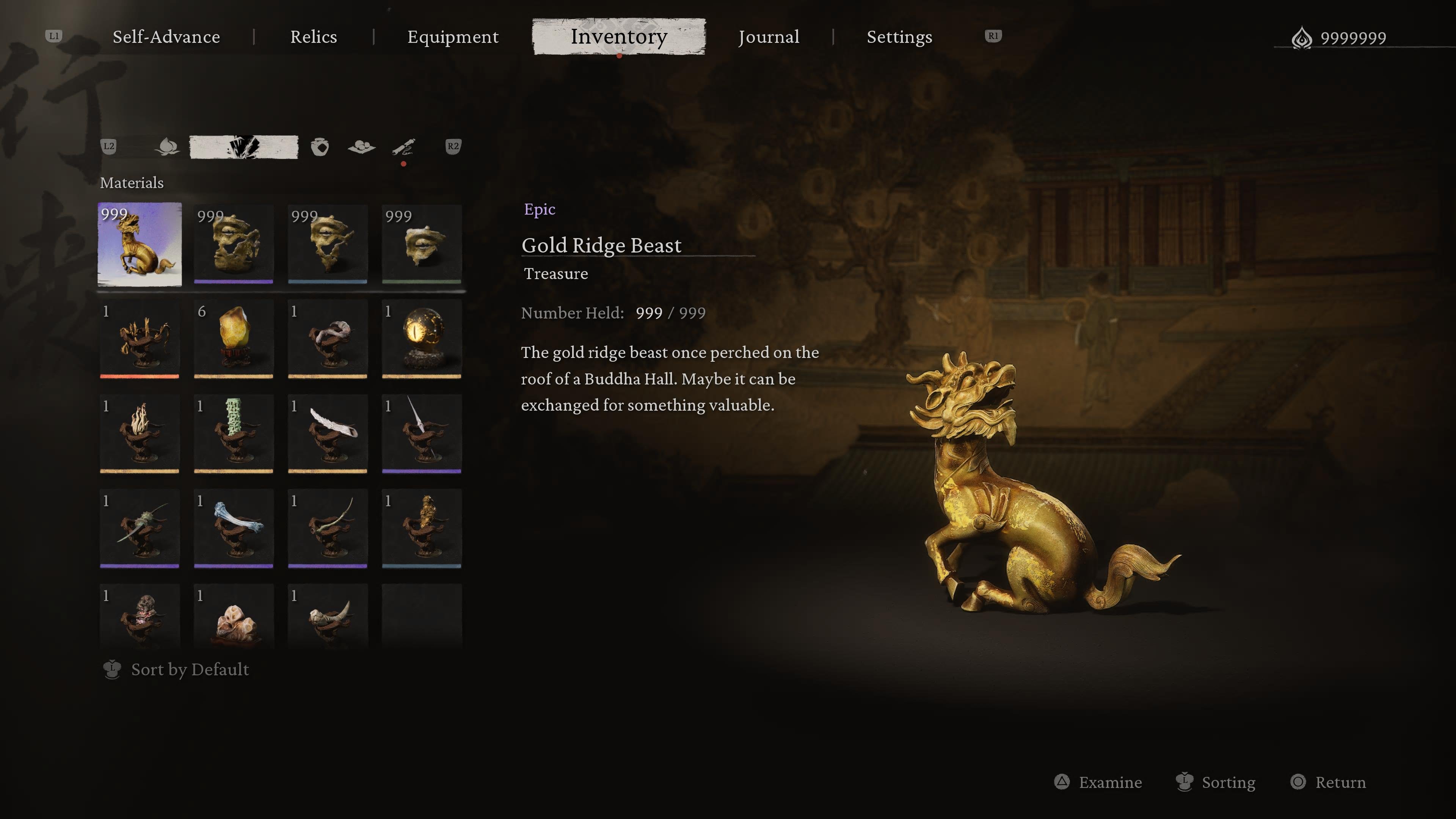Open the Self-Advance tab
1456x819 pixels.
tap(166, 37)
